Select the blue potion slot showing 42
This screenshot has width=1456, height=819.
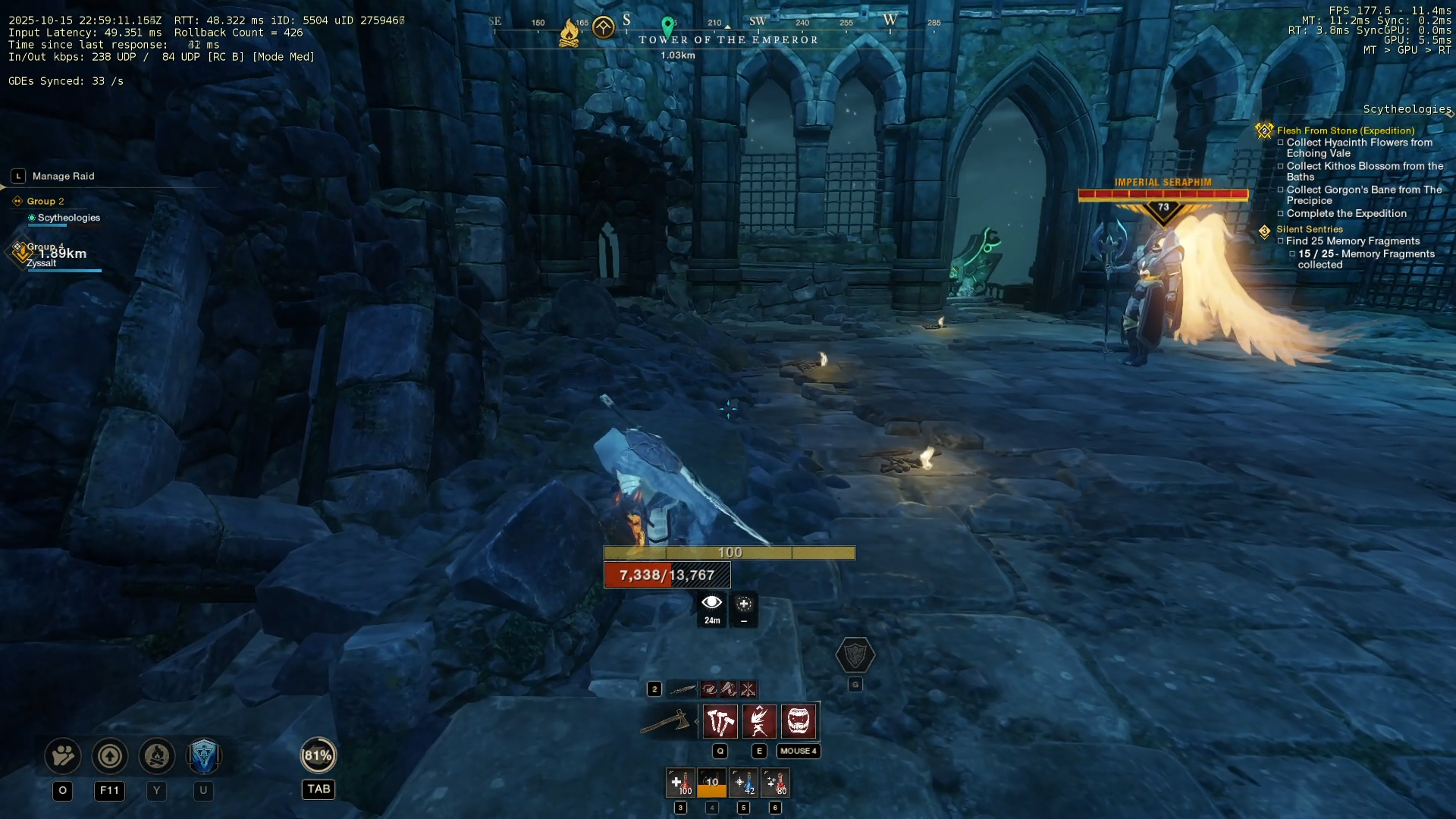743,783
